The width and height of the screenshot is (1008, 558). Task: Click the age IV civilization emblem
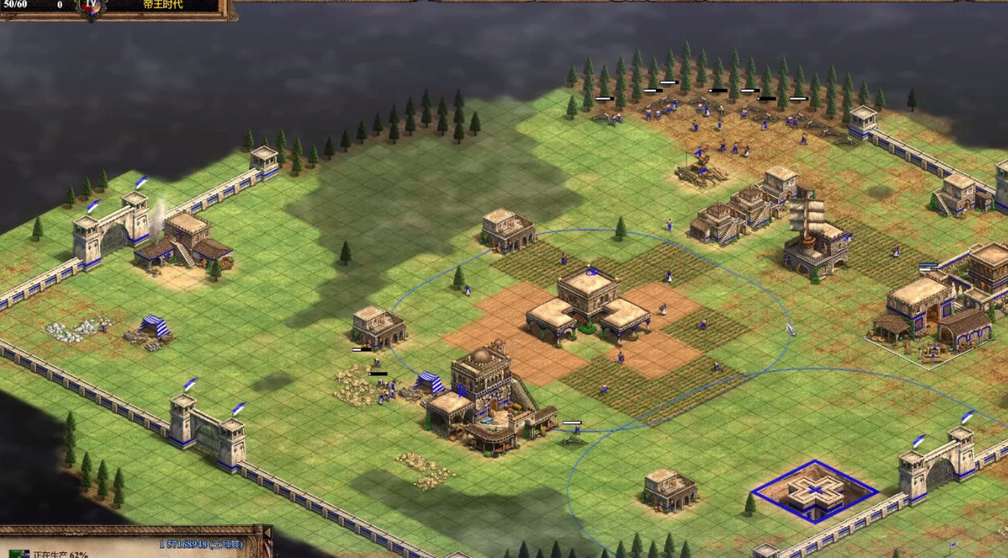pyautogui.click(x=92, y=8)
